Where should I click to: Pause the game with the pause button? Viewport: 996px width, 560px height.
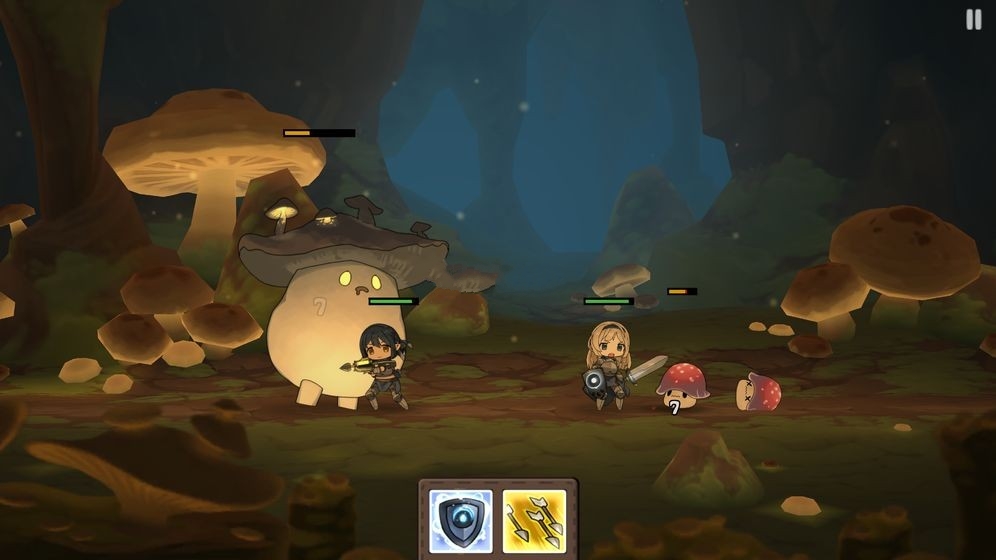tap(973, 20)
